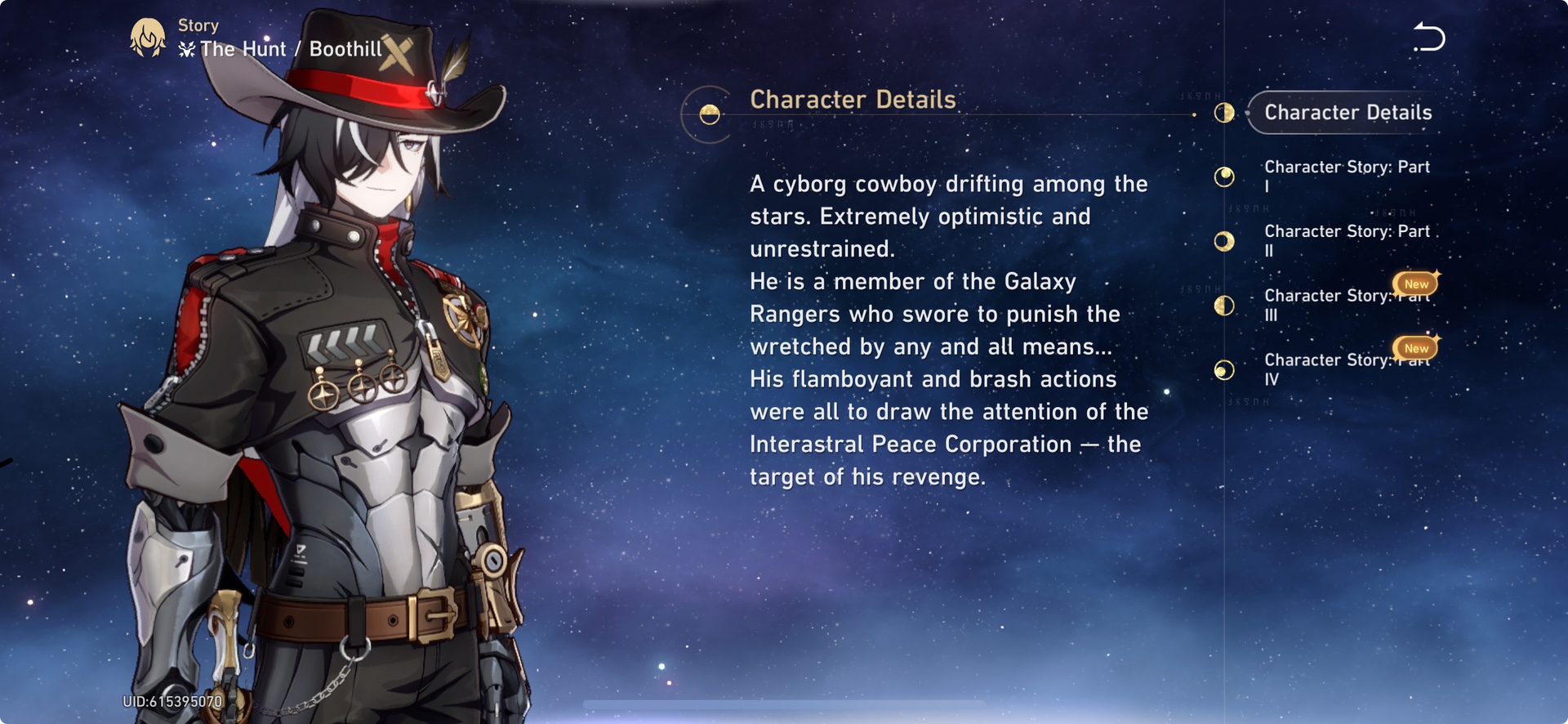The height and width of the screenshot is (724, 1568).
Task: Click the Story breadcrumb label
Action: click(x=198, y=25)
